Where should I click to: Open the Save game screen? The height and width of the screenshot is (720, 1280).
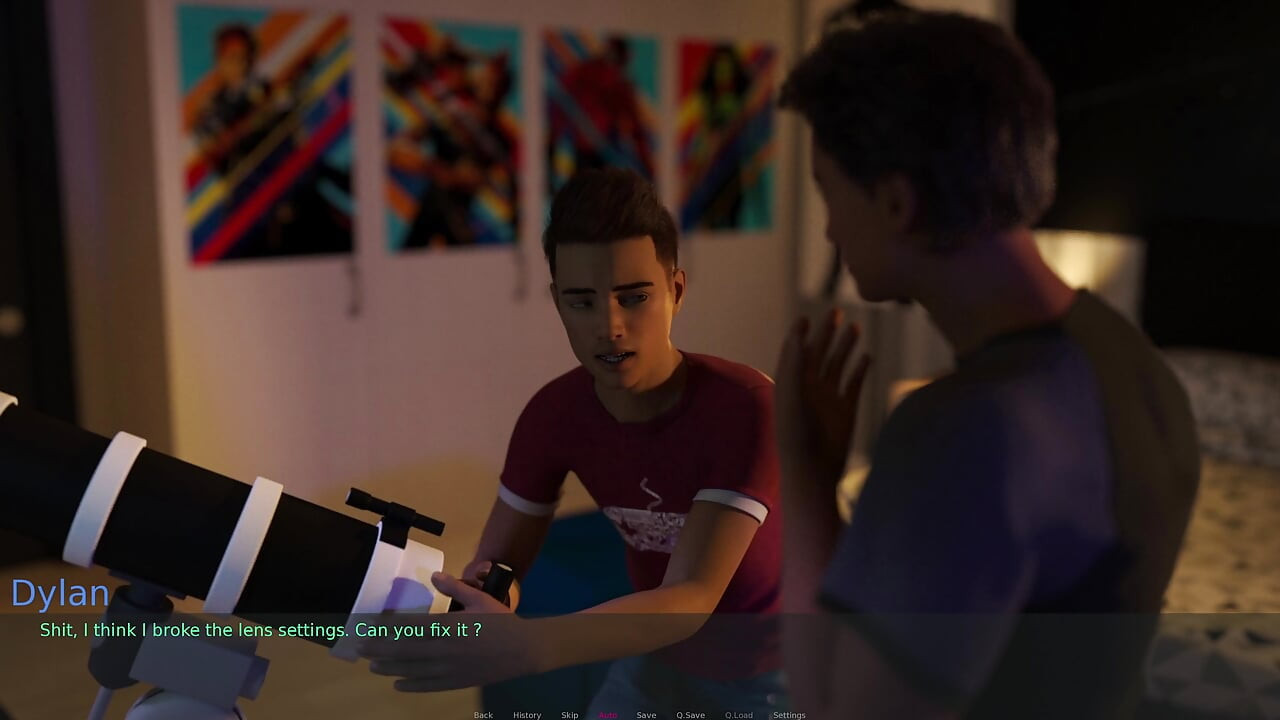646,715
